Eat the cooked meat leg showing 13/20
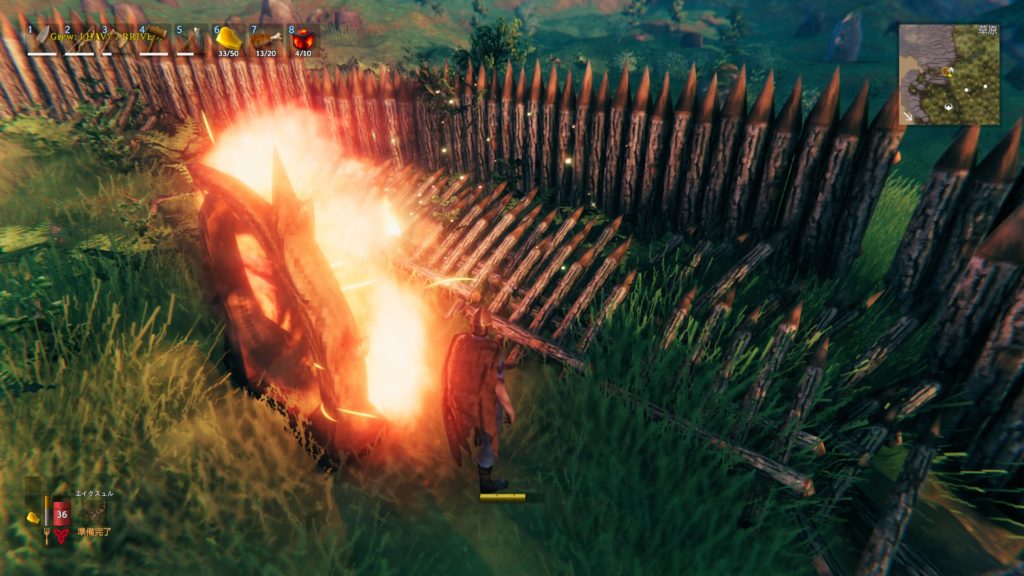 (x=266, y=40)
